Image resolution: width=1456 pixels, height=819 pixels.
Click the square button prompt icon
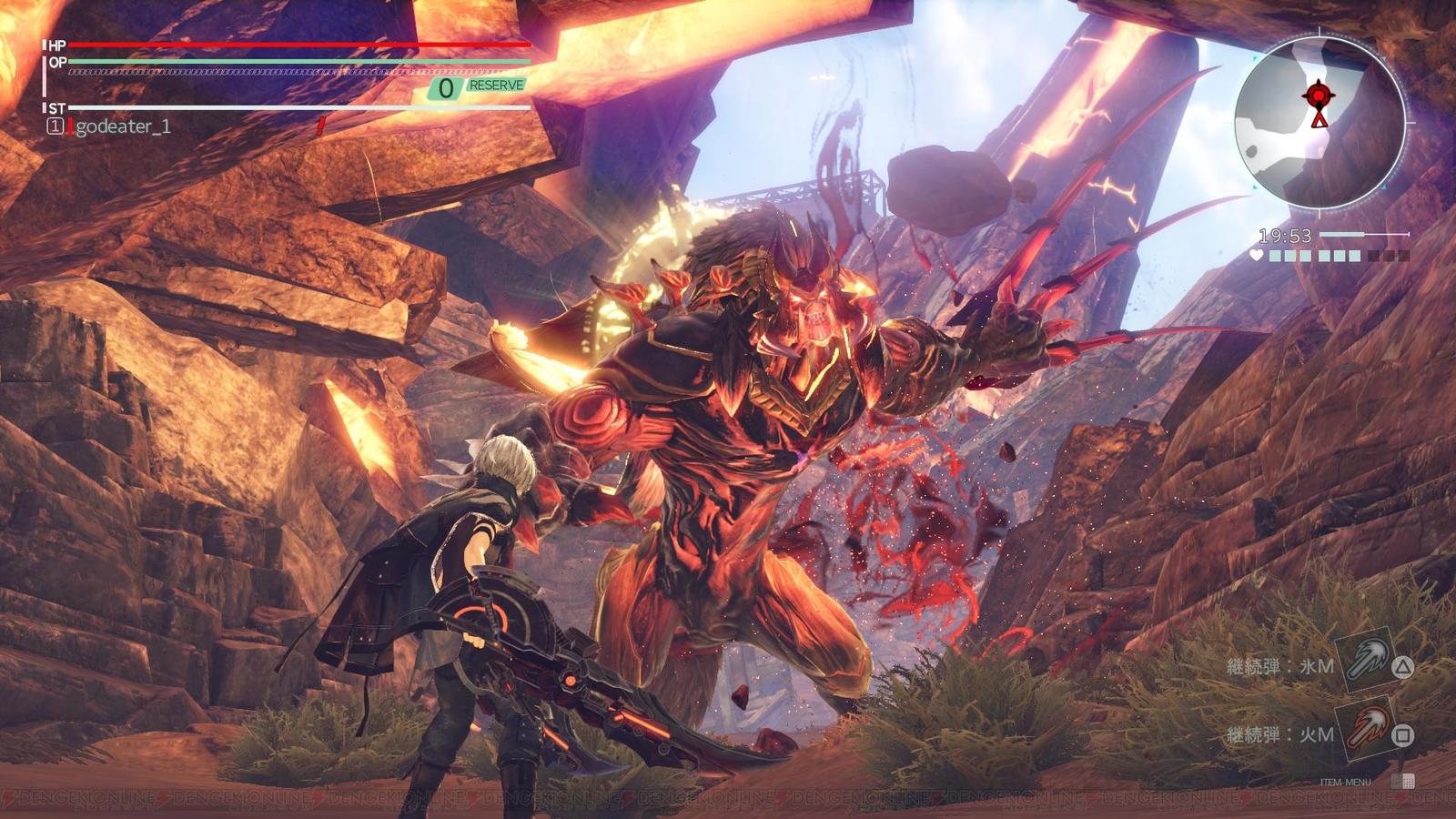1403,737
